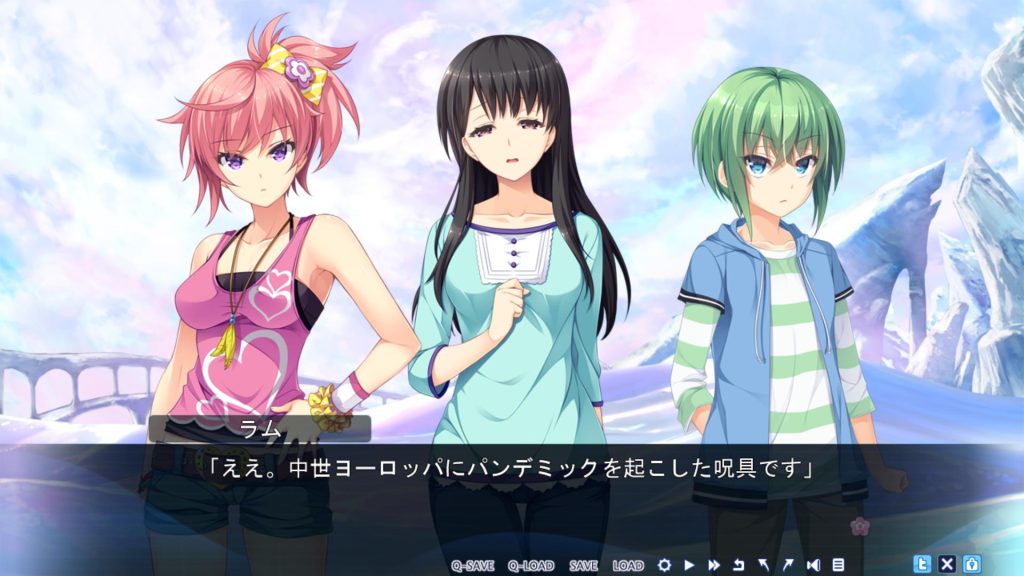Share via the Twitter bird button
This screenshot has height=576, width=1024.
tap(923, 563)
